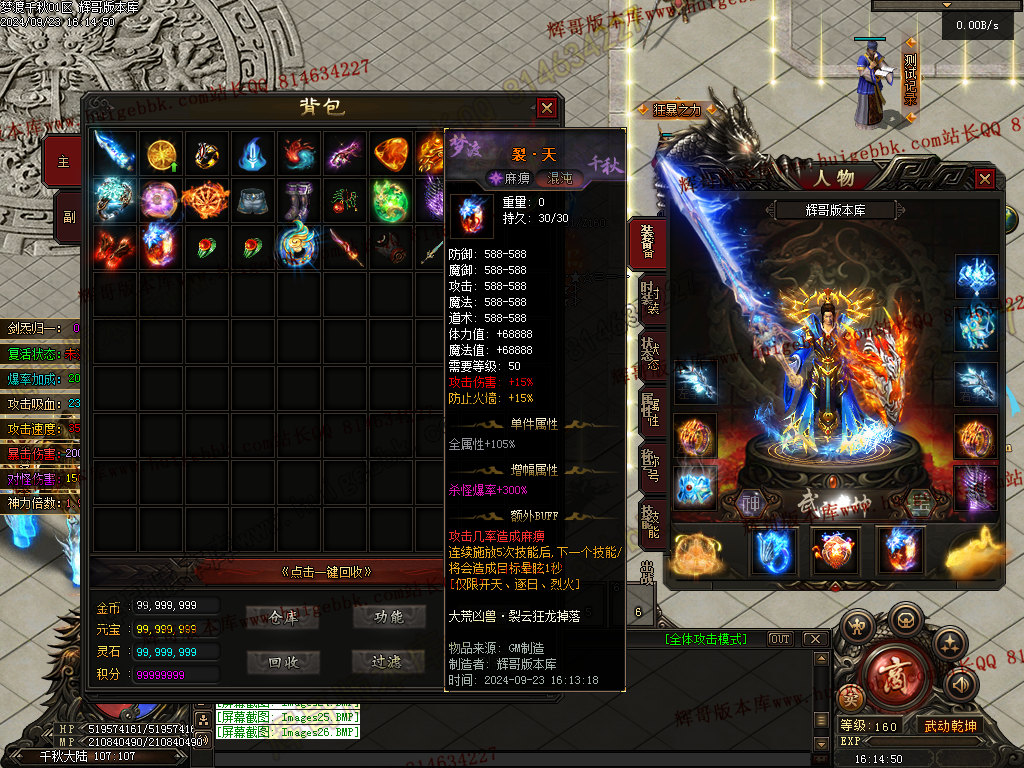Close the 人物 character panel
This screenshot has height=768, width=1024.
coord(985,179)
